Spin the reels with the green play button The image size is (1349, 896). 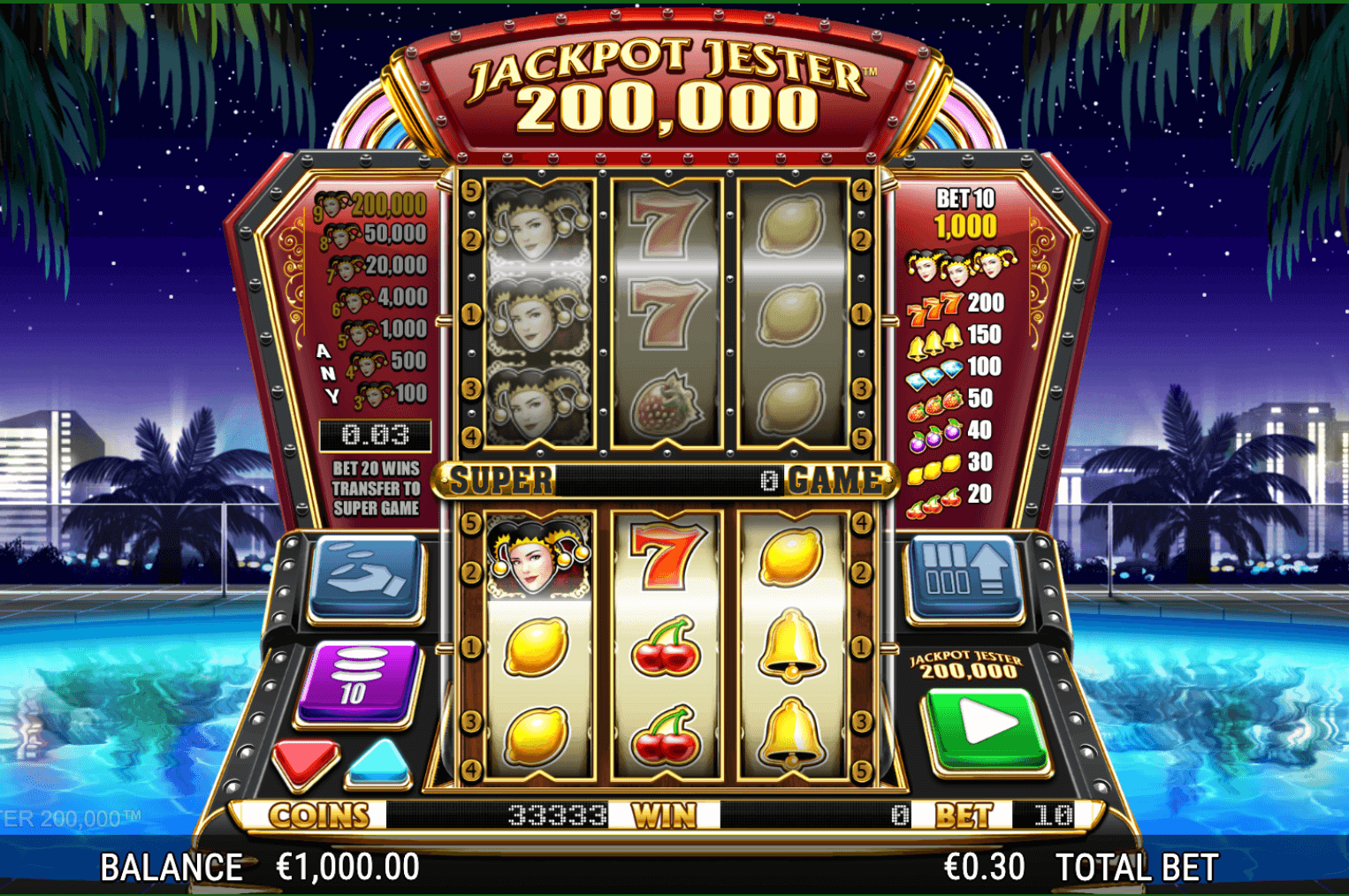(985, 727)
